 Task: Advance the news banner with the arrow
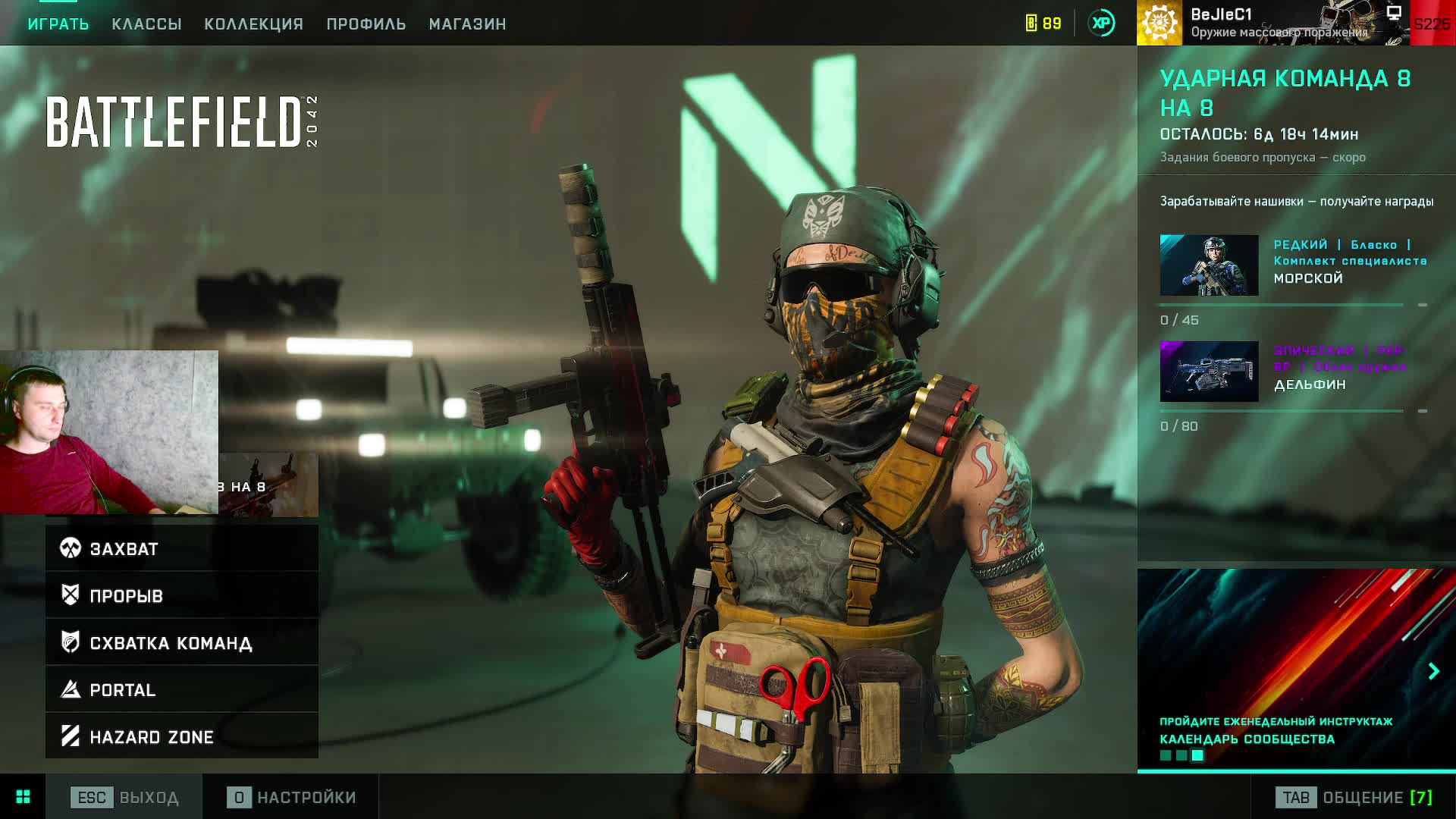tap(1433, 671)
